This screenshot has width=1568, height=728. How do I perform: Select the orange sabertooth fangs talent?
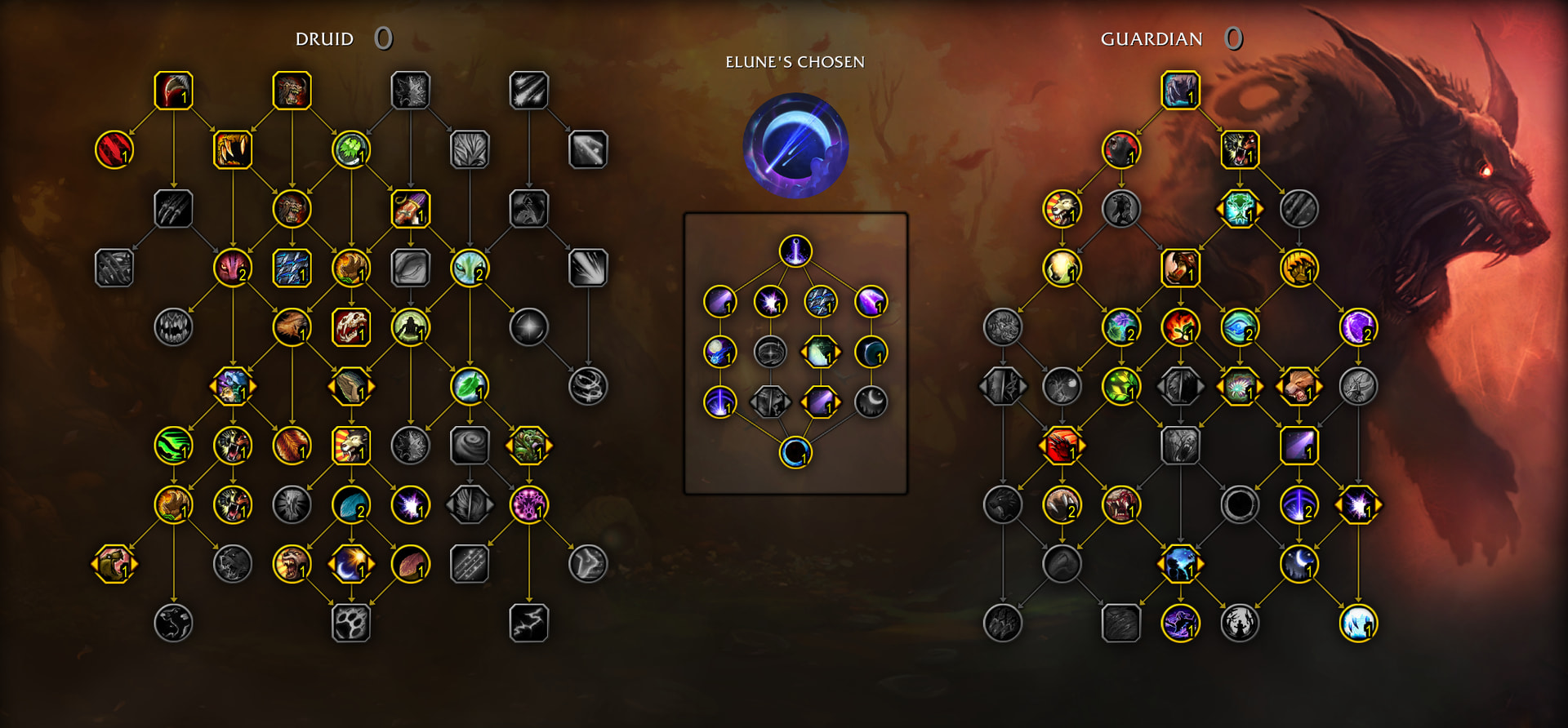tap(233, 150)
